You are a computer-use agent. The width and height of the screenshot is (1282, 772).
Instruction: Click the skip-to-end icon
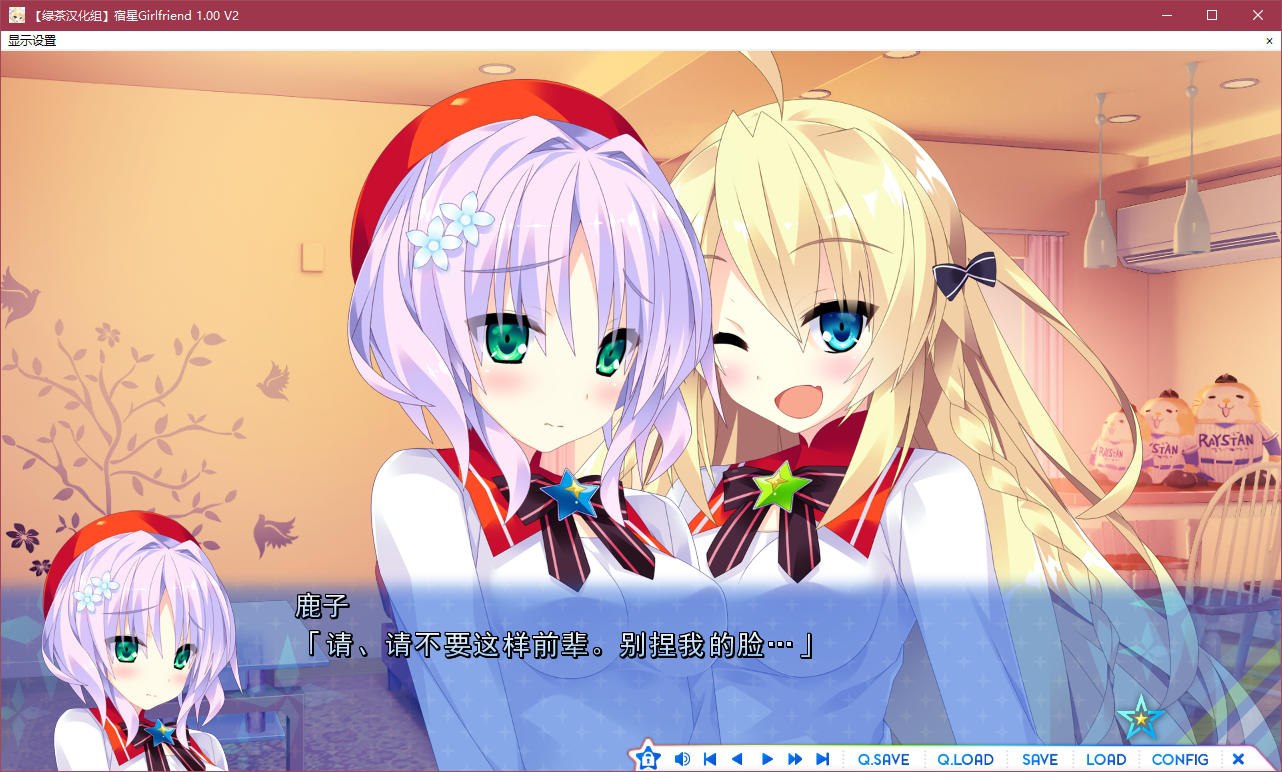point(822,758)
